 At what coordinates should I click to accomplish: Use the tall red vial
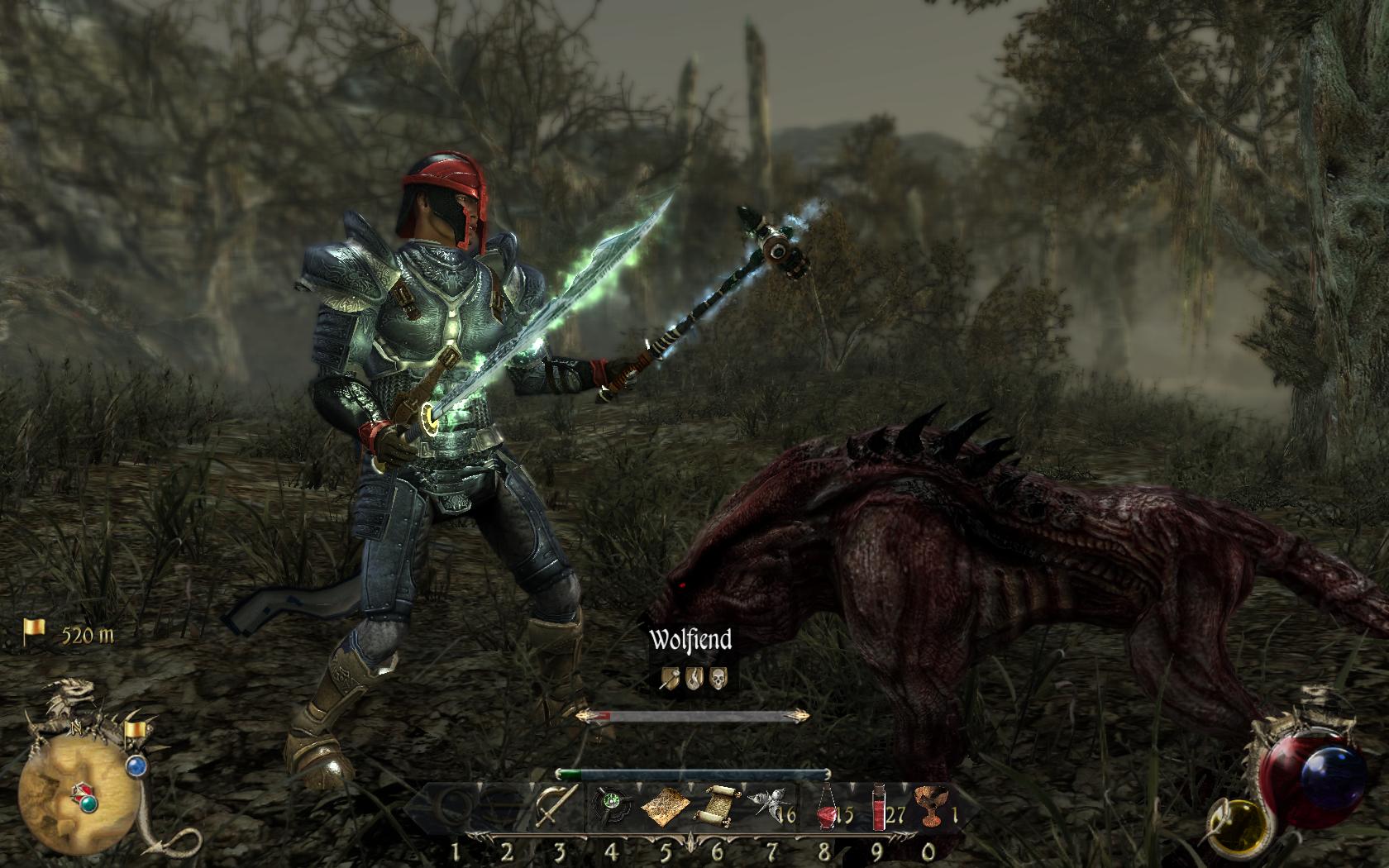pos(877,808)
